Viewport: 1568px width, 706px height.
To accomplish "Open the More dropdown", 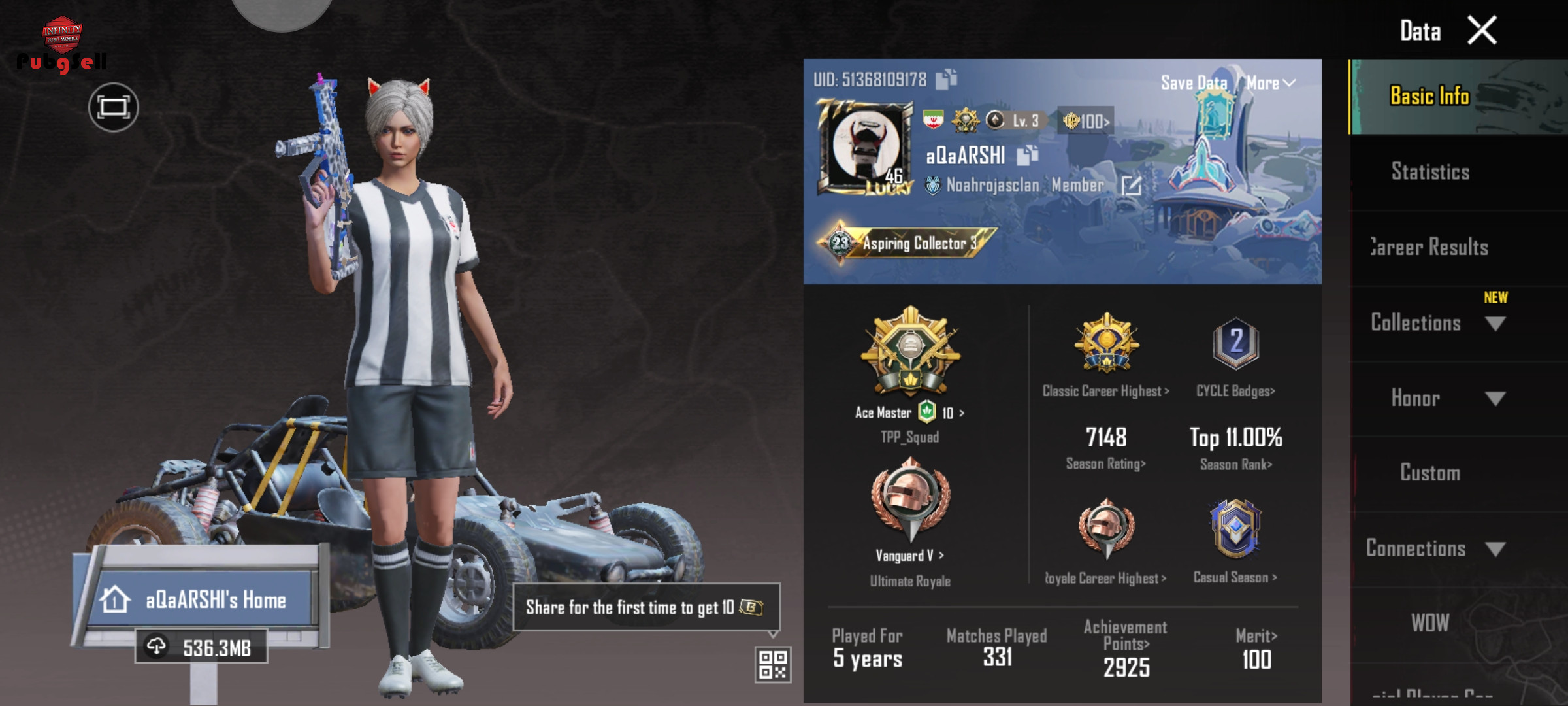I will point(1270,83).
